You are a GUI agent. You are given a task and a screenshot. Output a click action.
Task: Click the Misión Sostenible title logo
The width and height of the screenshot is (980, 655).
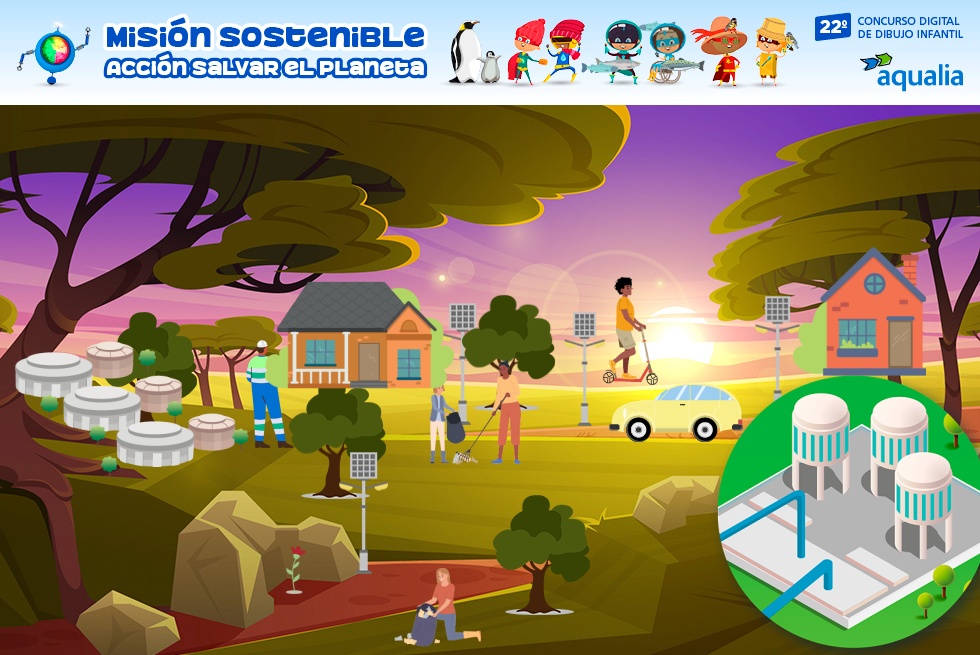coord(265,52)
